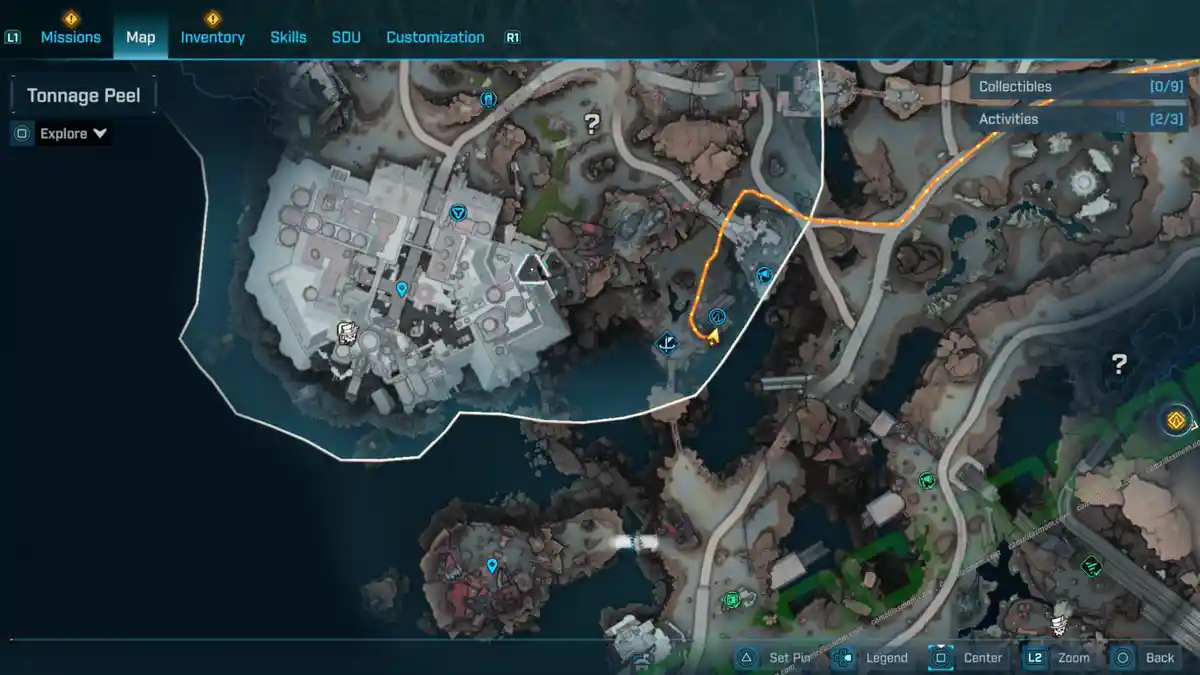Go to the Skills tab

[288, 37]
